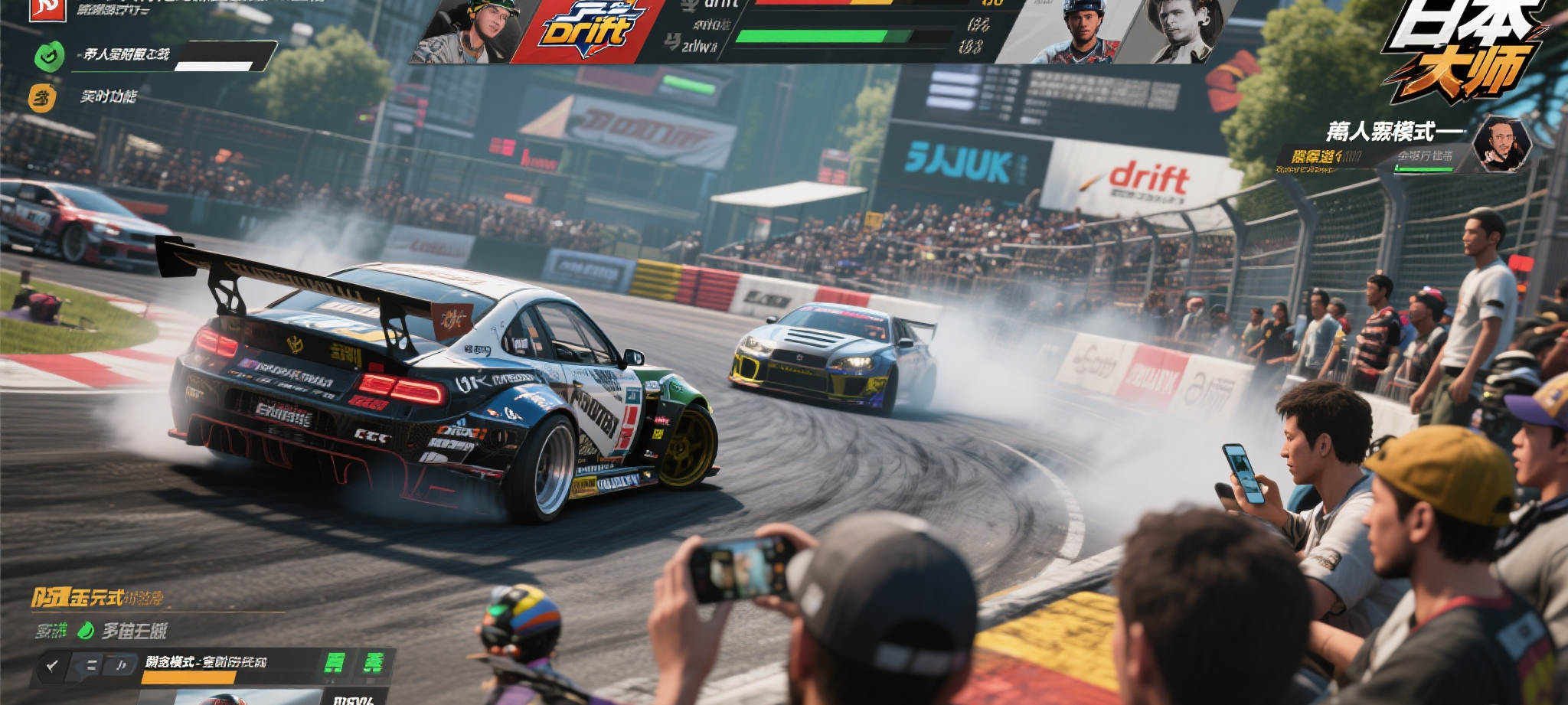1568x705 pixels.
Task: Select the right green character button
Action: point(373,662)
